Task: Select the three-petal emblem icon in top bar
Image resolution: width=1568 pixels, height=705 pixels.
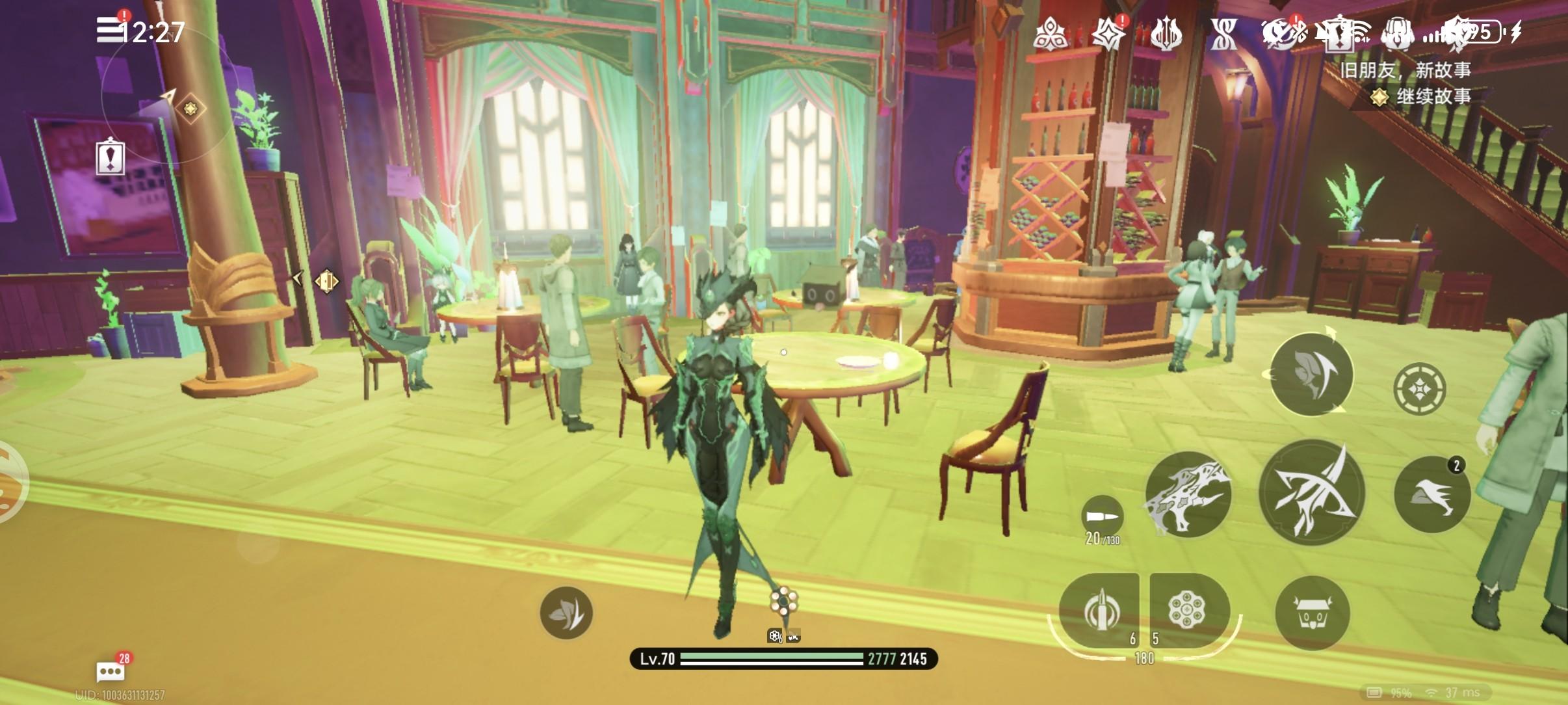Action: 1049,33
